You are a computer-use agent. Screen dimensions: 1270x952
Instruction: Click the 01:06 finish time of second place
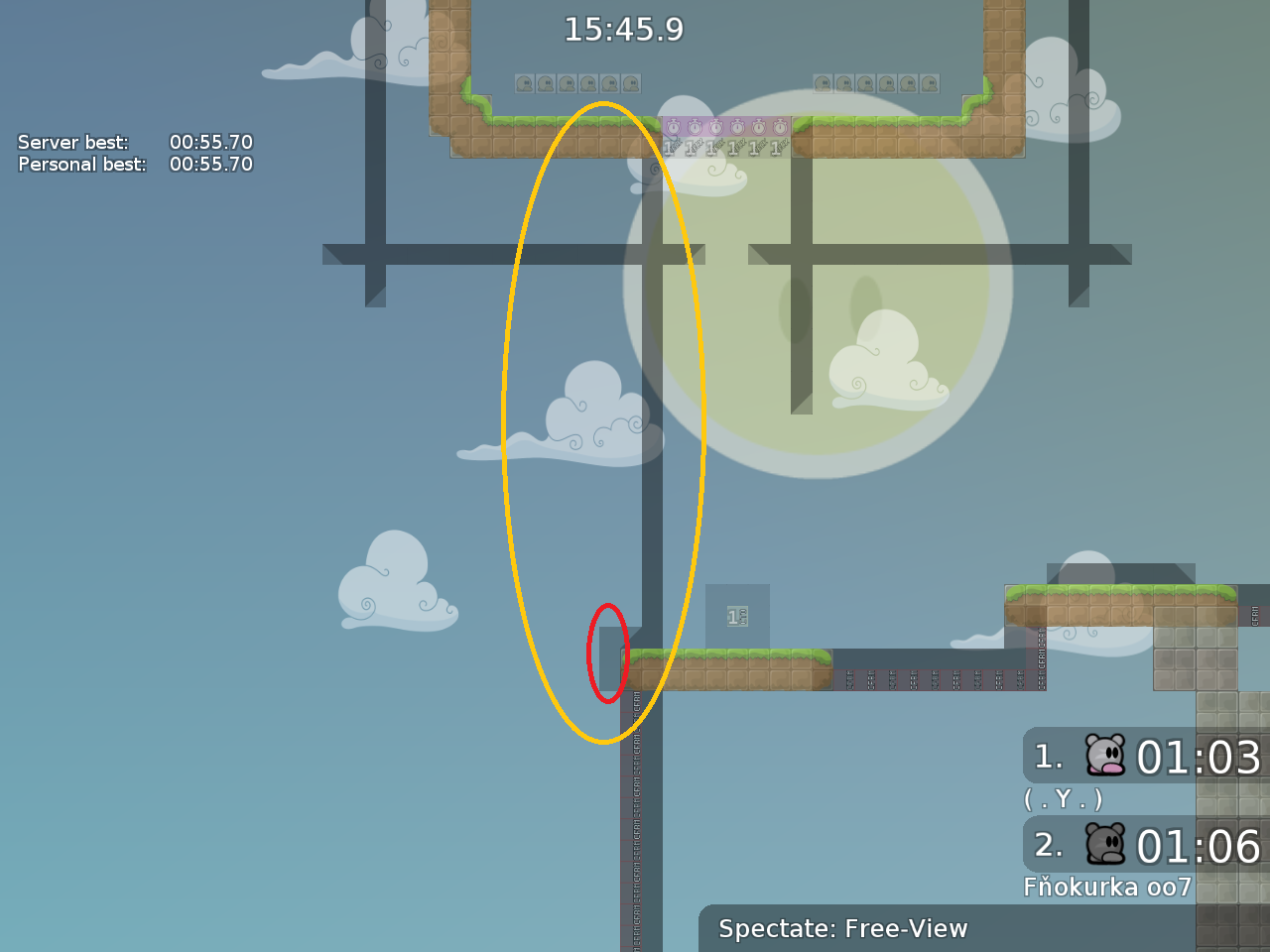click(1198, 846)
